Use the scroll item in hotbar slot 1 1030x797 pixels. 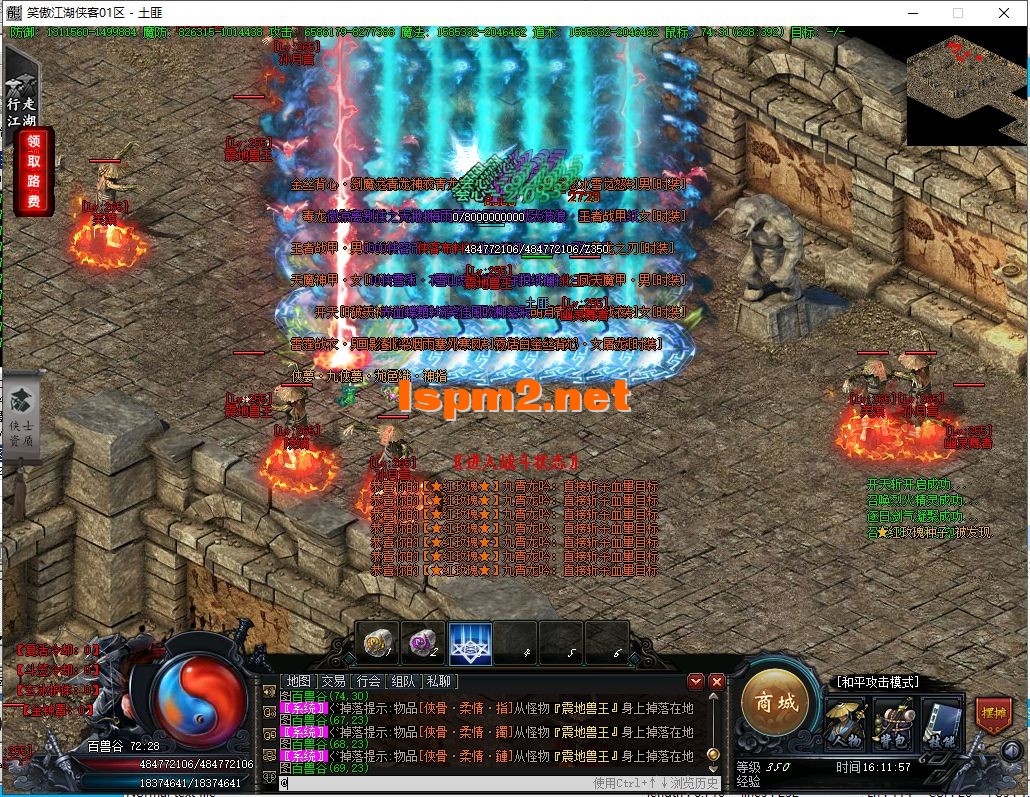pyautogui.click(x=377, y=642)
